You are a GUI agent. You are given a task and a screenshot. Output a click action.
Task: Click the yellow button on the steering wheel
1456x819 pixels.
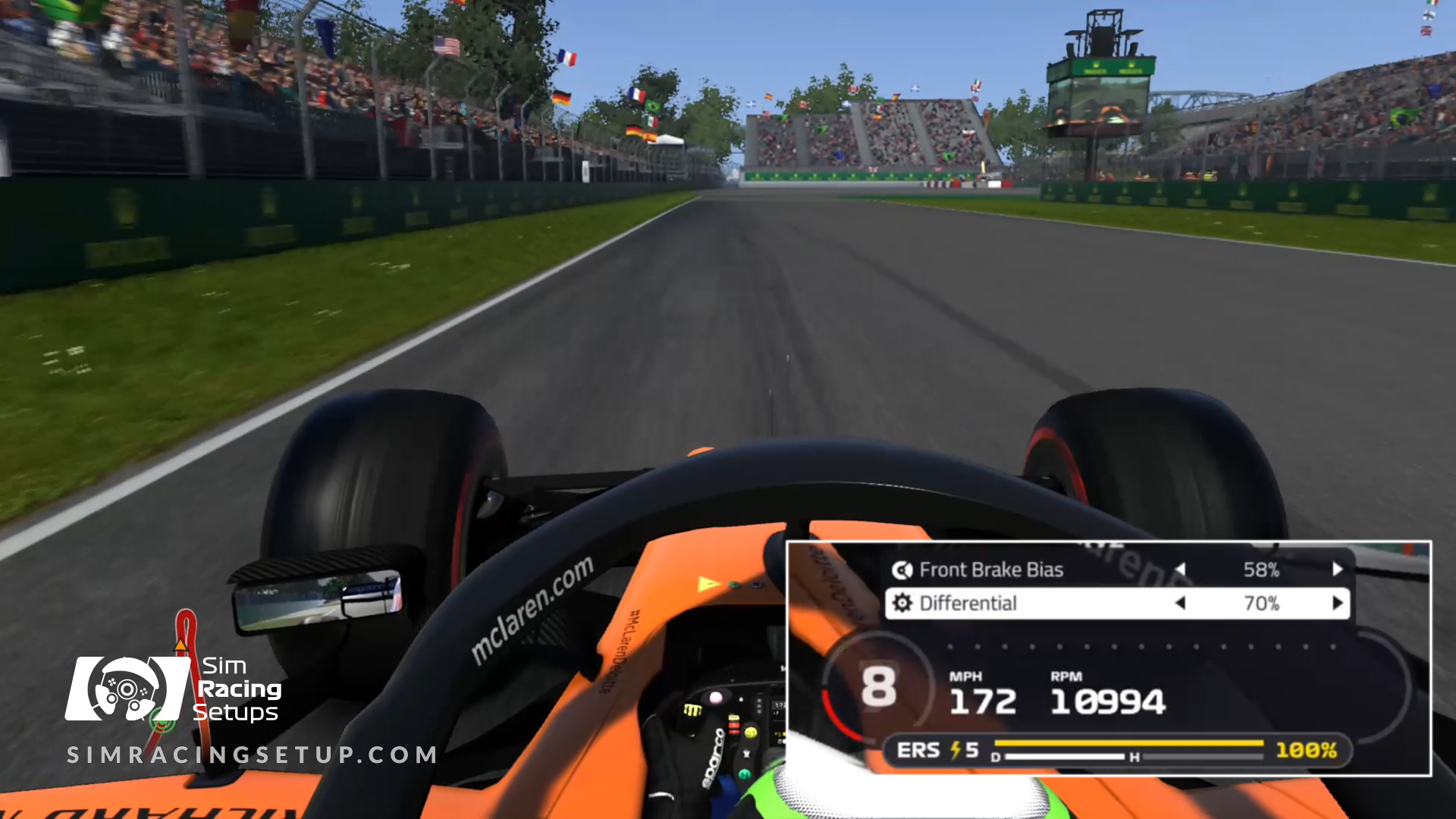tap(751, 733)
